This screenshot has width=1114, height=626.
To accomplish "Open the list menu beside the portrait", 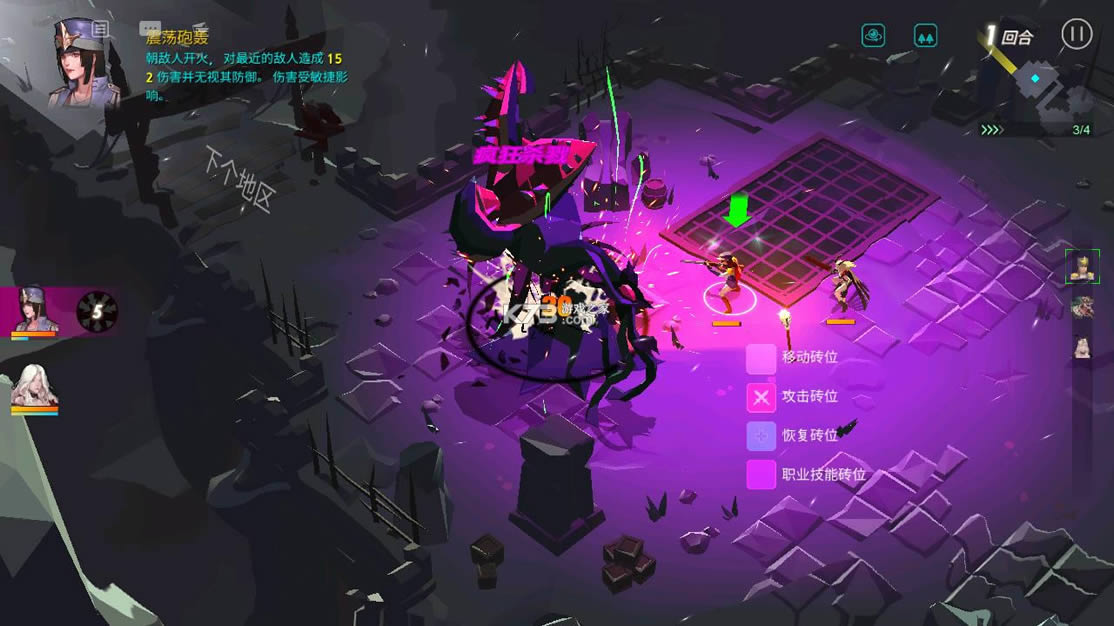I will [100, 29].
